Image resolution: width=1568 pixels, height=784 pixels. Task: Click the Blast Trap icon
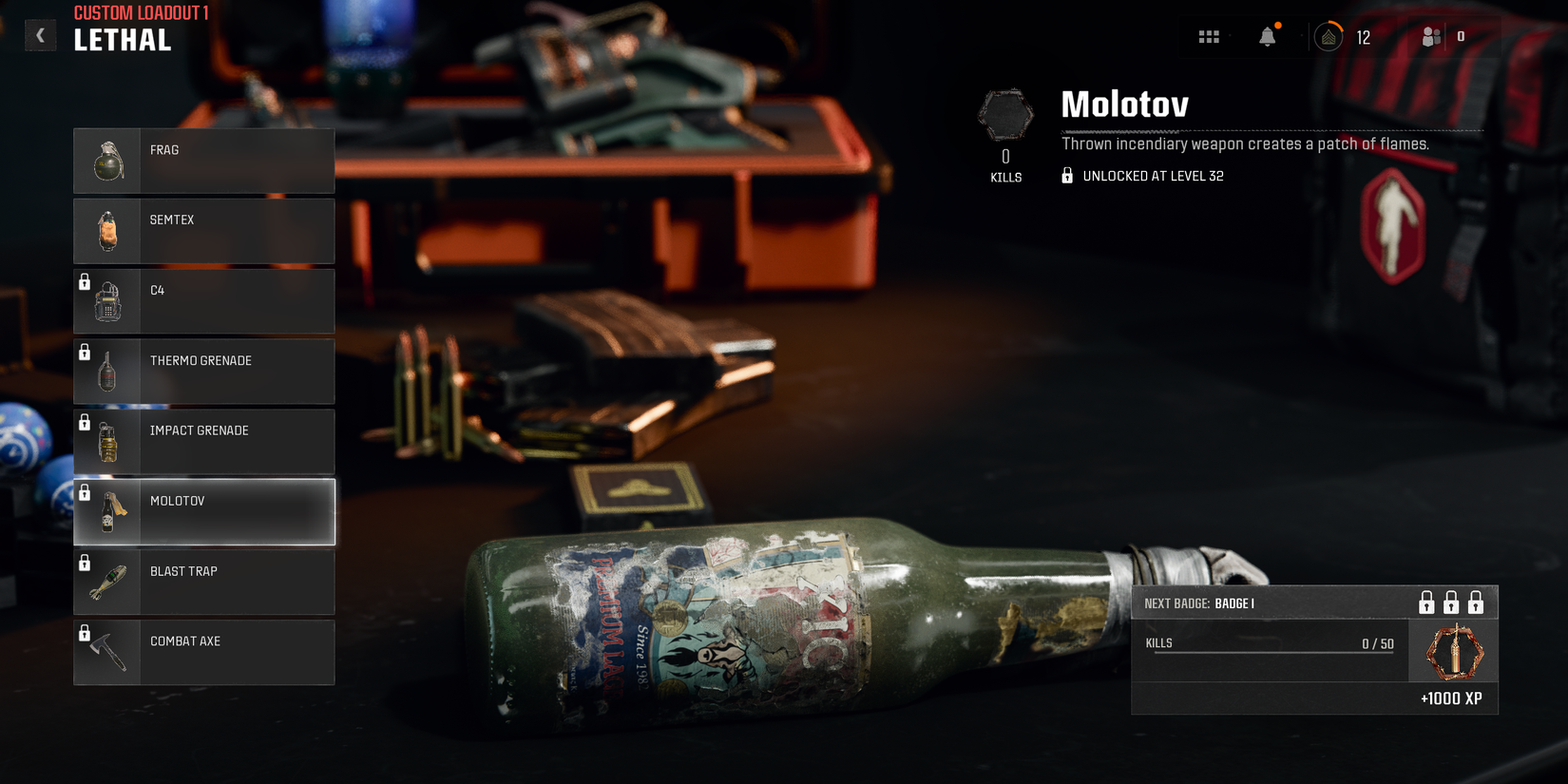[x=107, y=582]
